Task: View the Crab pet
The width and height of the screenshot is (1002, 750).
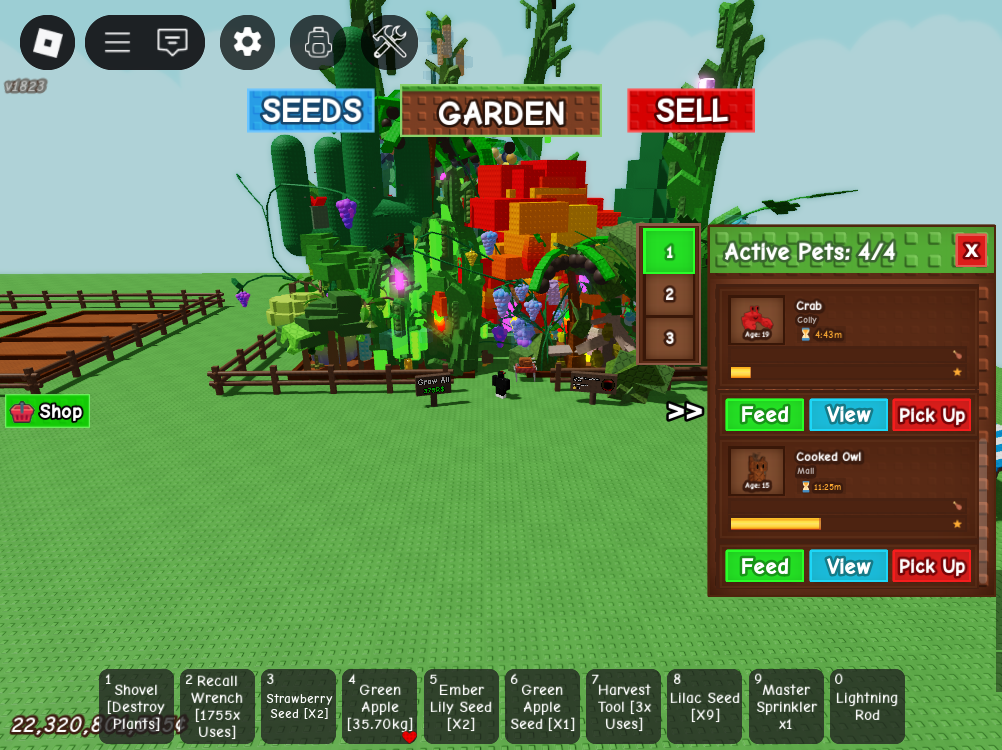Action: point(848,415)
